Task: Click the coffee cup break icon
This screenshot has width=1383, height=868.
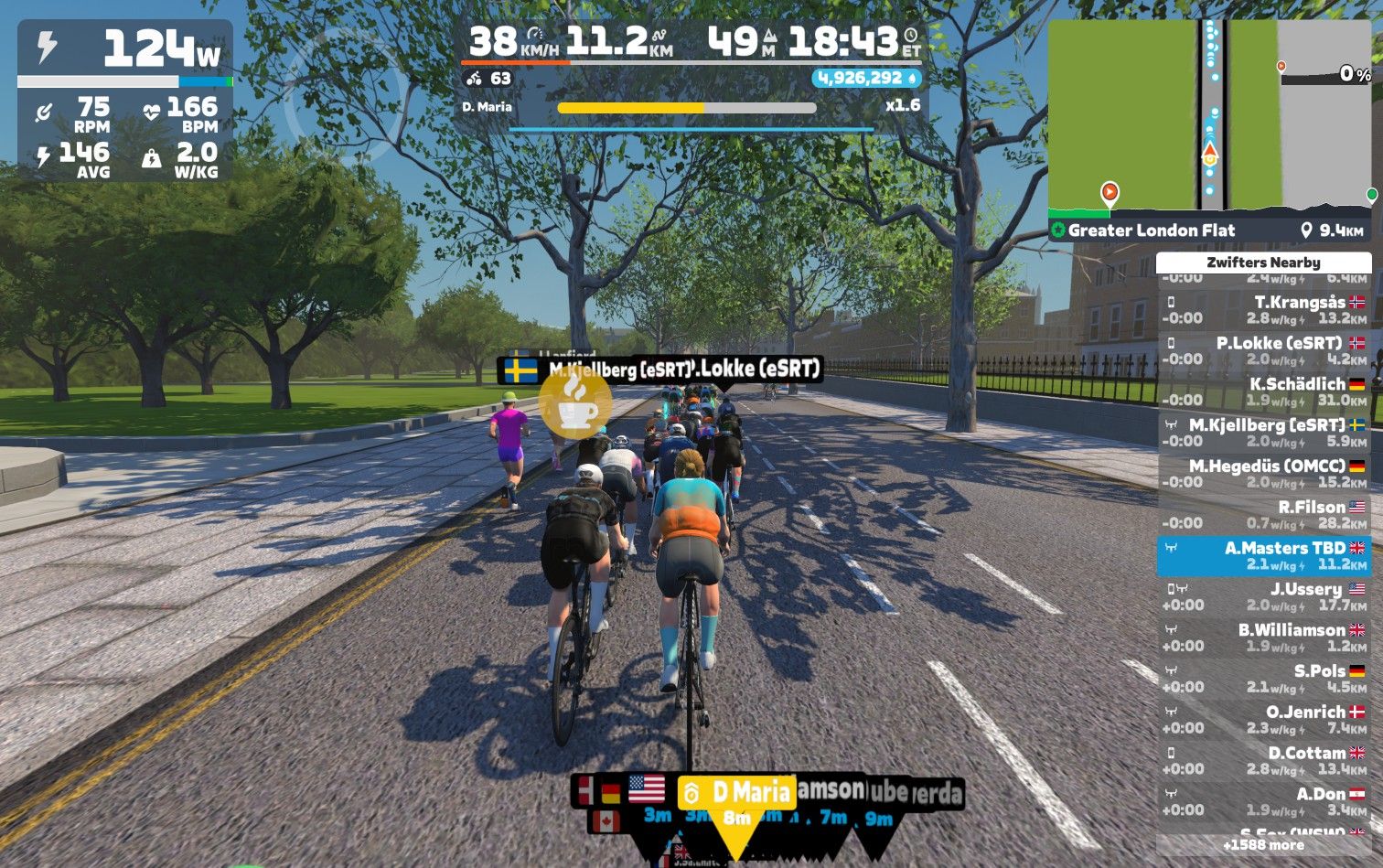Action: click(574, 402)
